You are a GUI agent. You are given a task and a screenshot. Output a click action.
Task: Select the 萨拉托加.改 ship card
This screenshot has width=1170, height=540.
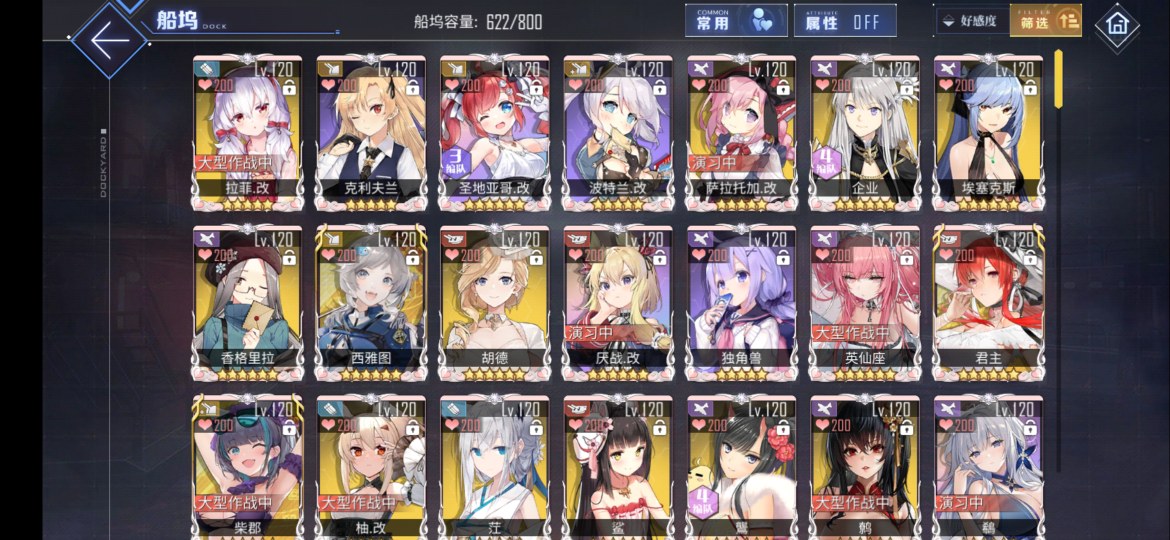click(741, 130)
